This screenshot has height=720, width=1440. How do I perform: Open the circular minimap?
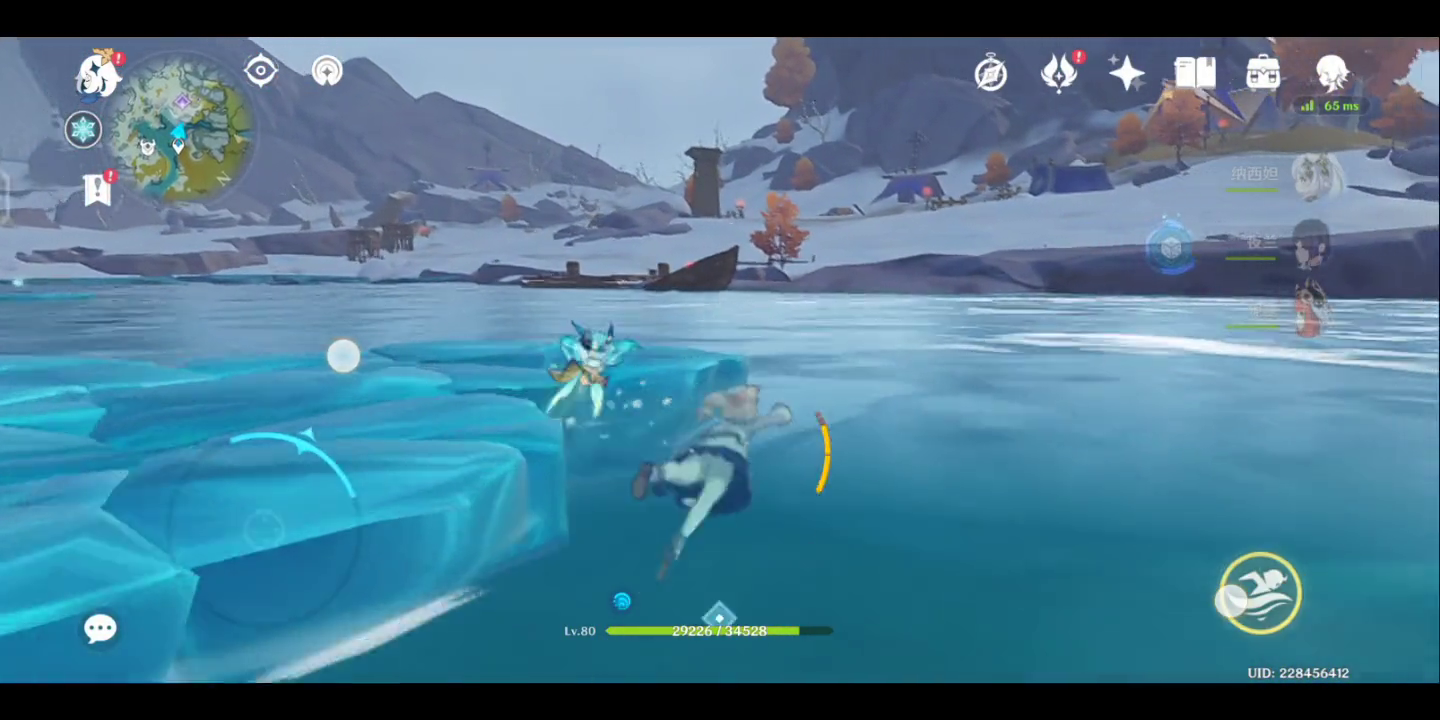click(179, 127)
